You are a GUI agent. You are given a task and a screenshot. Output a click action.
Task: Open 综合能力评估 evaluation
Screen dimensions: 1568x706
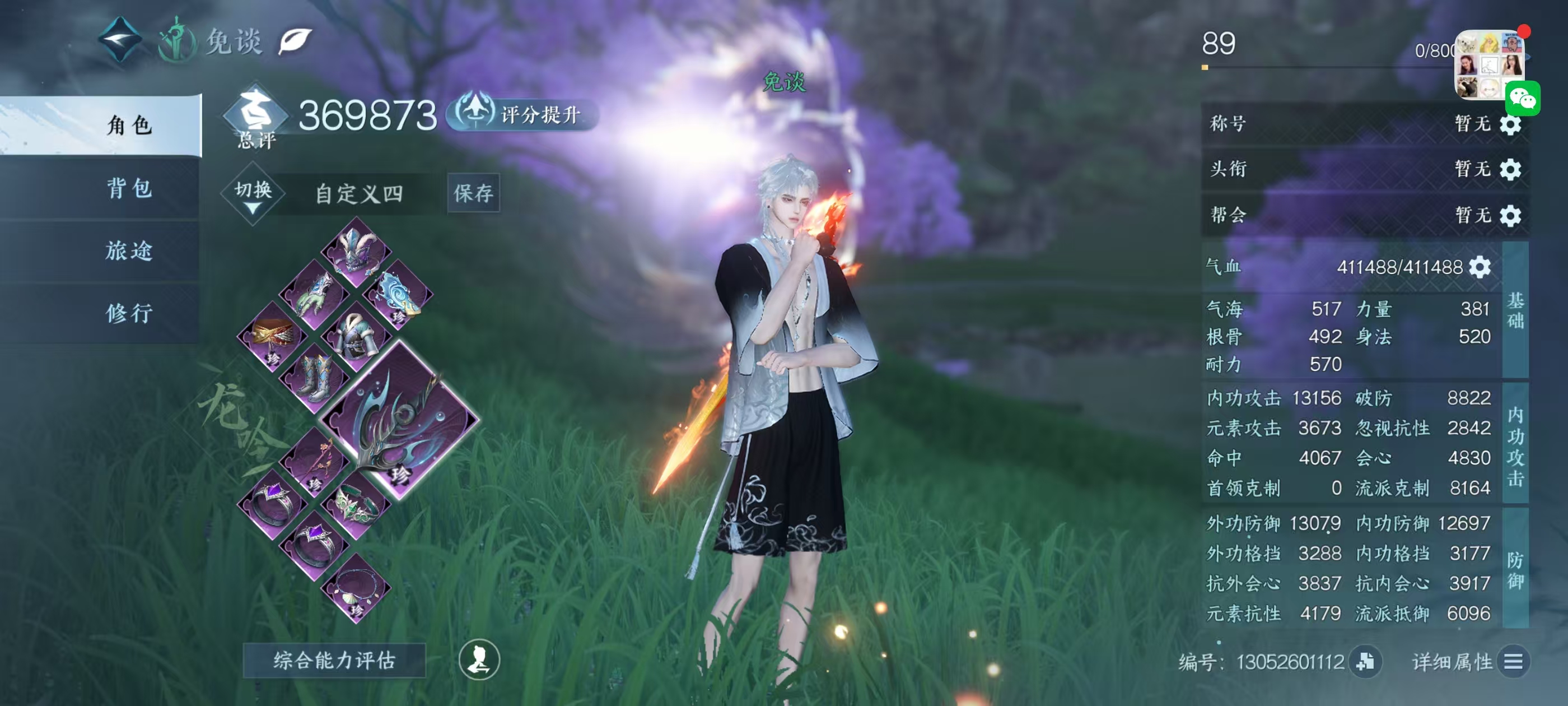(x=334, y=659)
